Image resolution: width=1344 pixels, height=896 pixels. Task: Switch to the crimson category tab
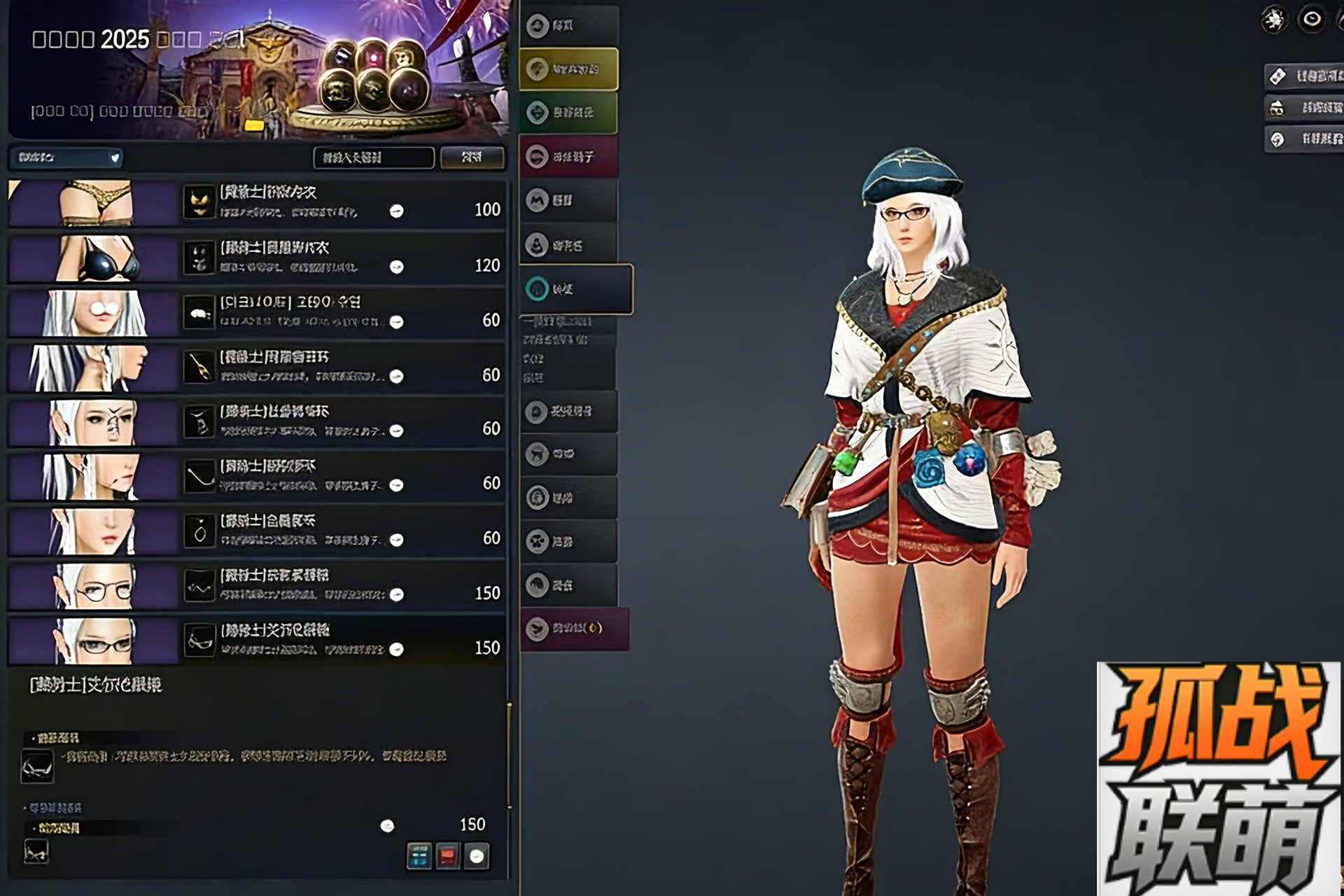[x=568, y=157]
